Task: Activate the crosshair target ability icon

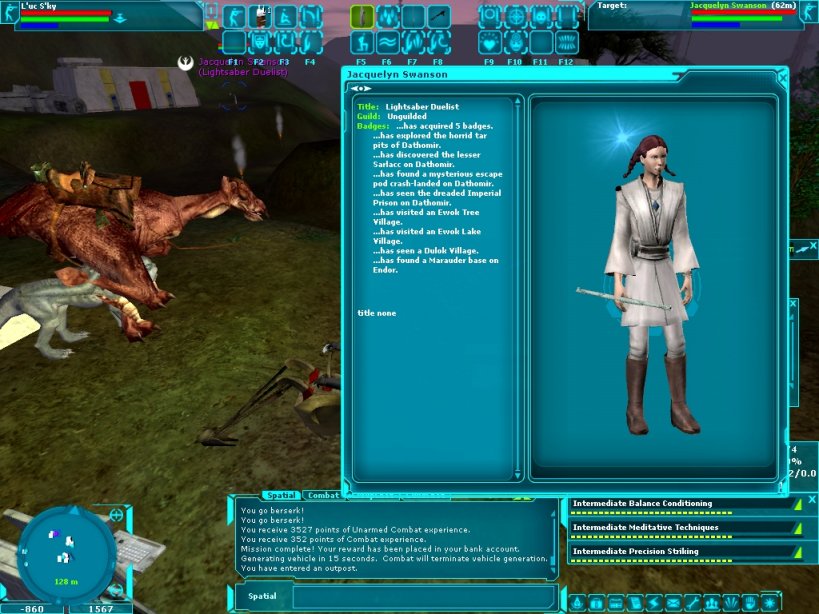Action: (515, 17)
